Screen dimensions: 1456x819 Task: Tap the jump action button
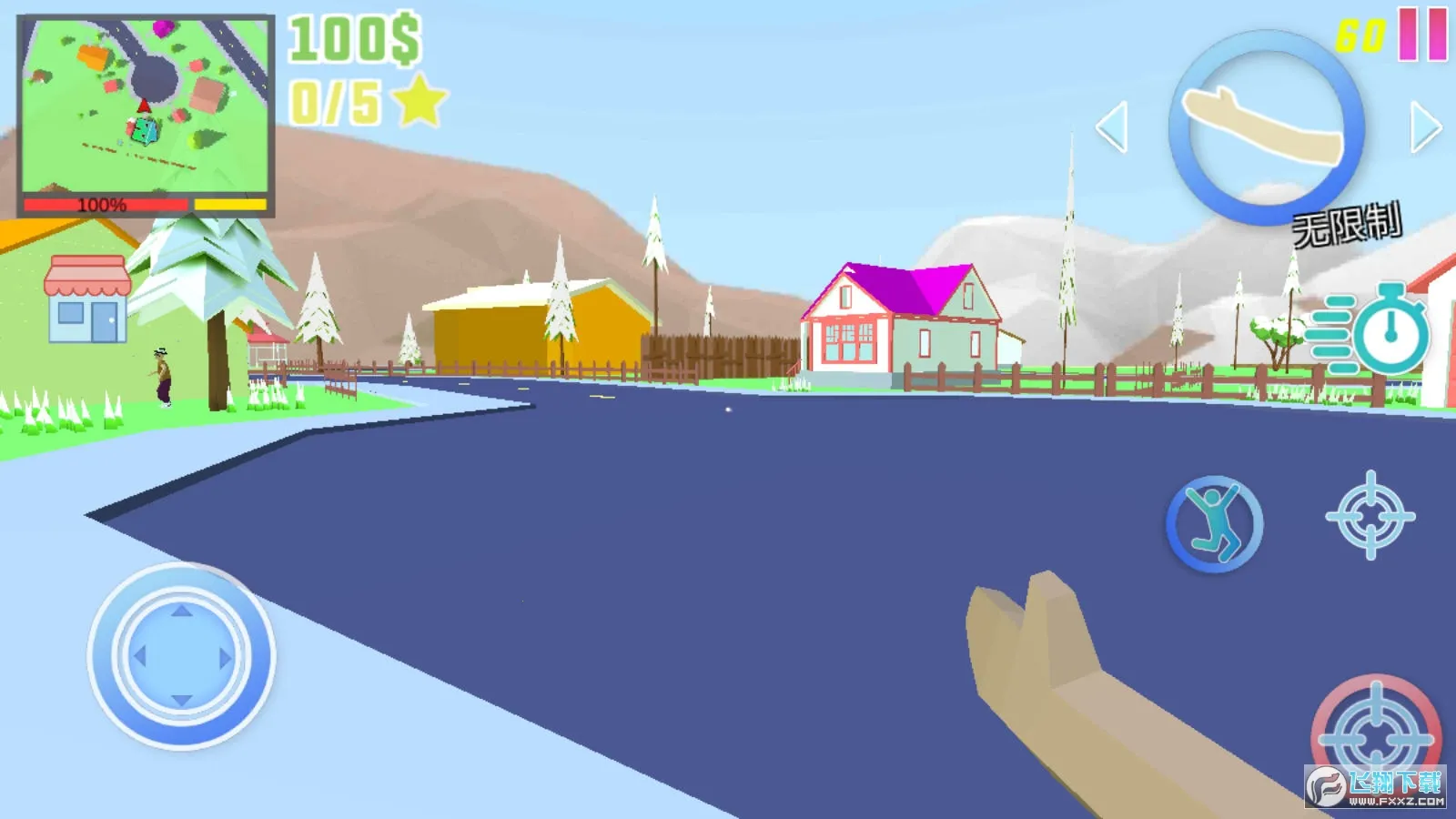(x=1215, y=523)
